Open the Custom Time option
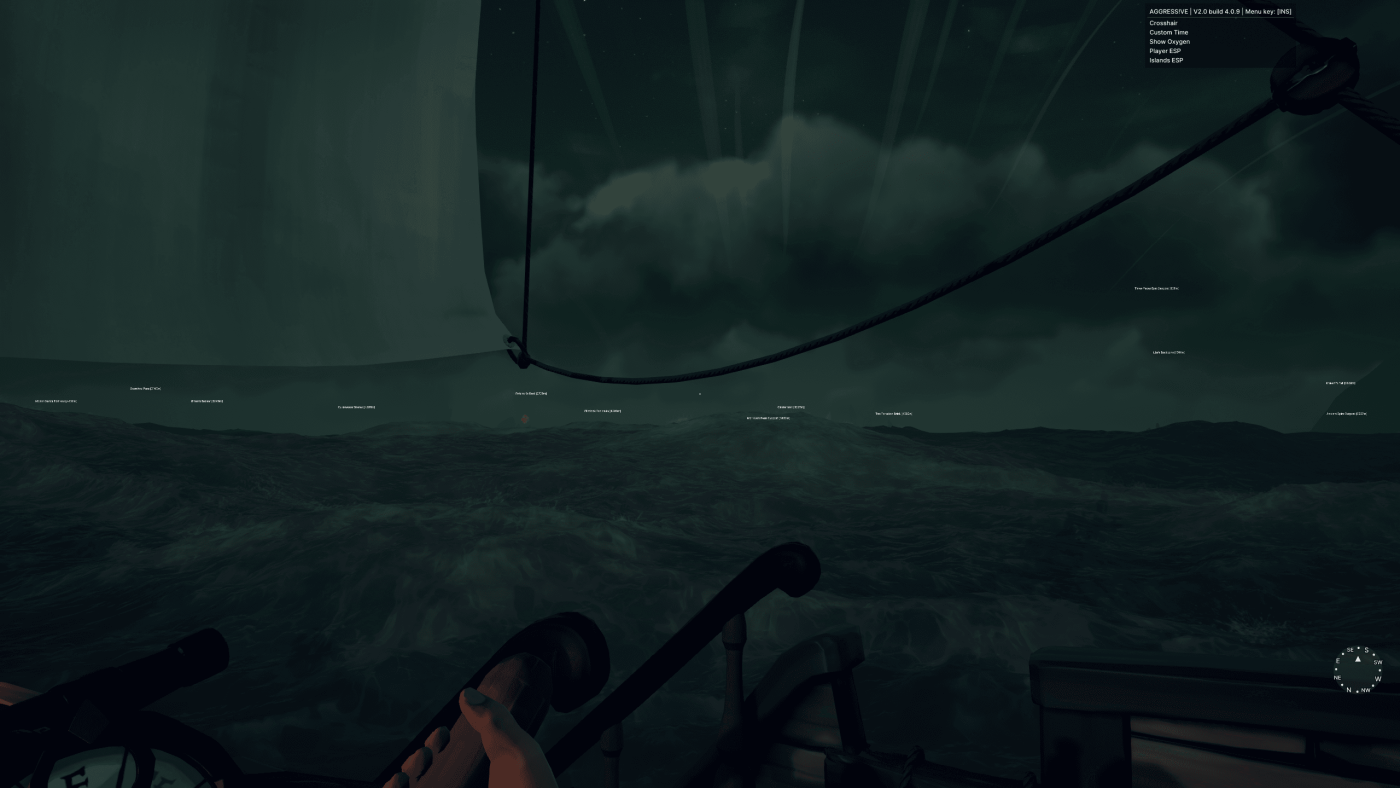 point(1168,32)
